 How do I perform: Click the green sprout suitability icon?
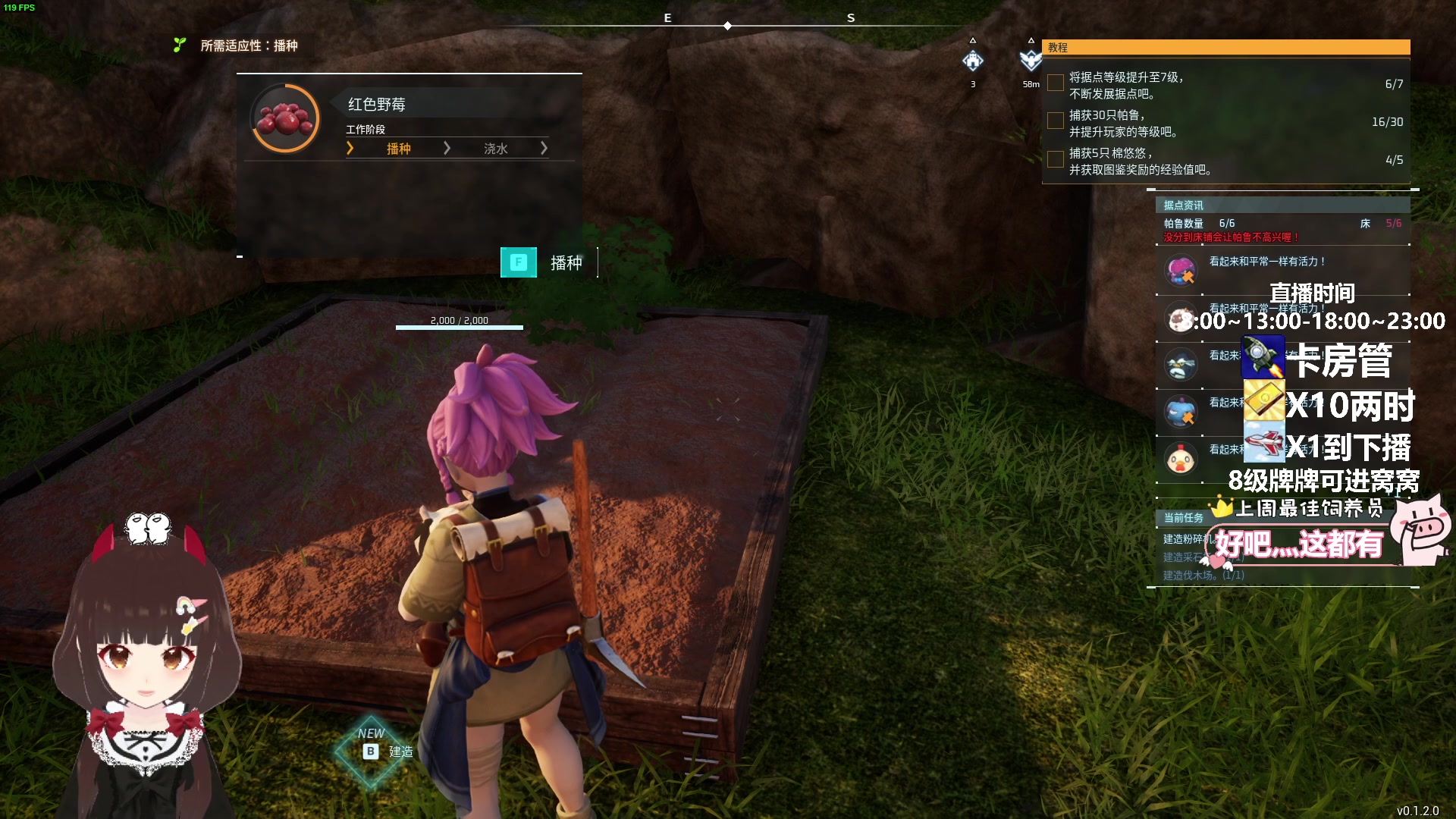tap(180, 45)
